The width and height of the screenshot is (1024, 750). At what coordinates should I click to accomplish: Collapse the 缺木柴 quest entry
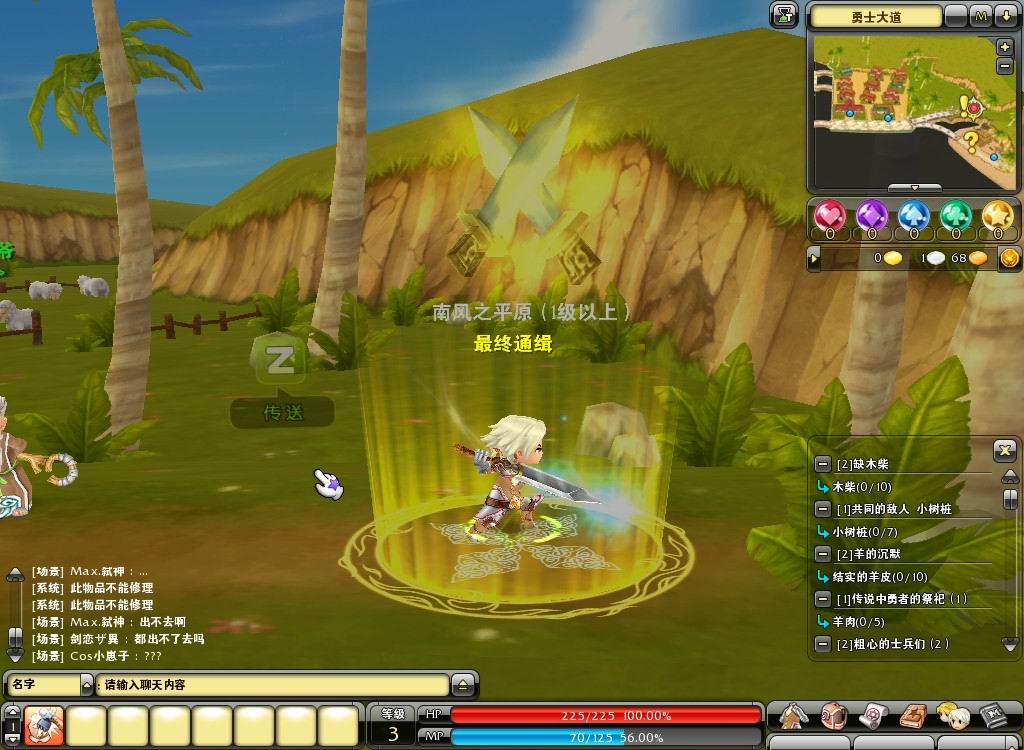[x=822, y=464]
